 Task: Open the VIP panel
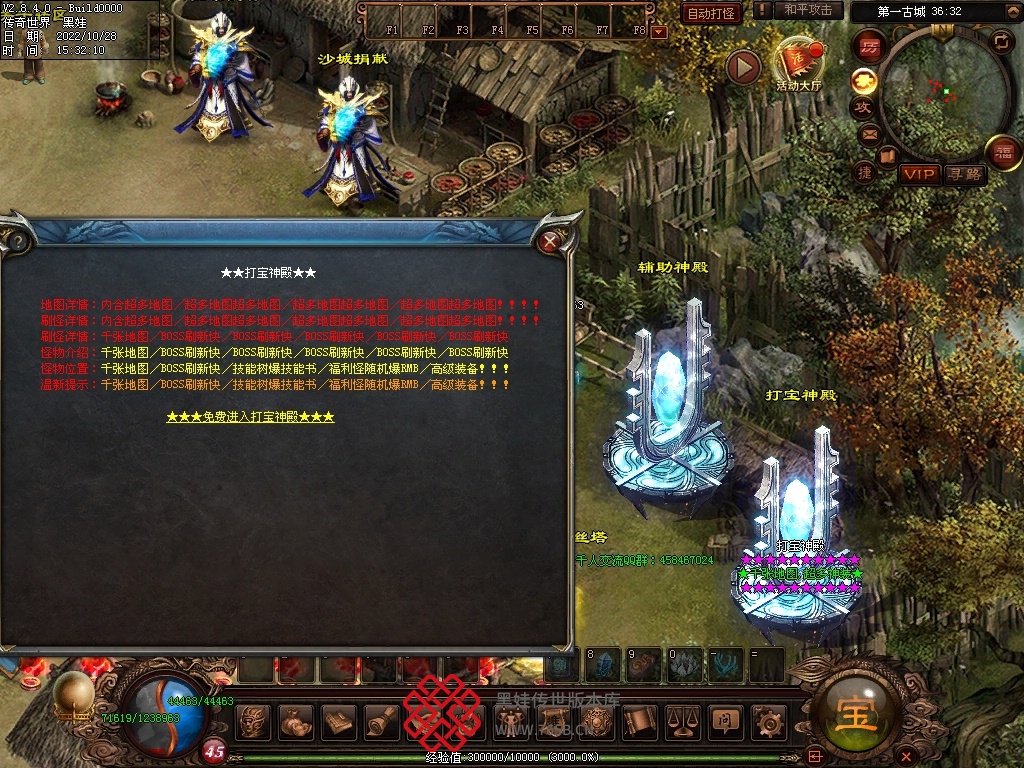tap(919, 174)
